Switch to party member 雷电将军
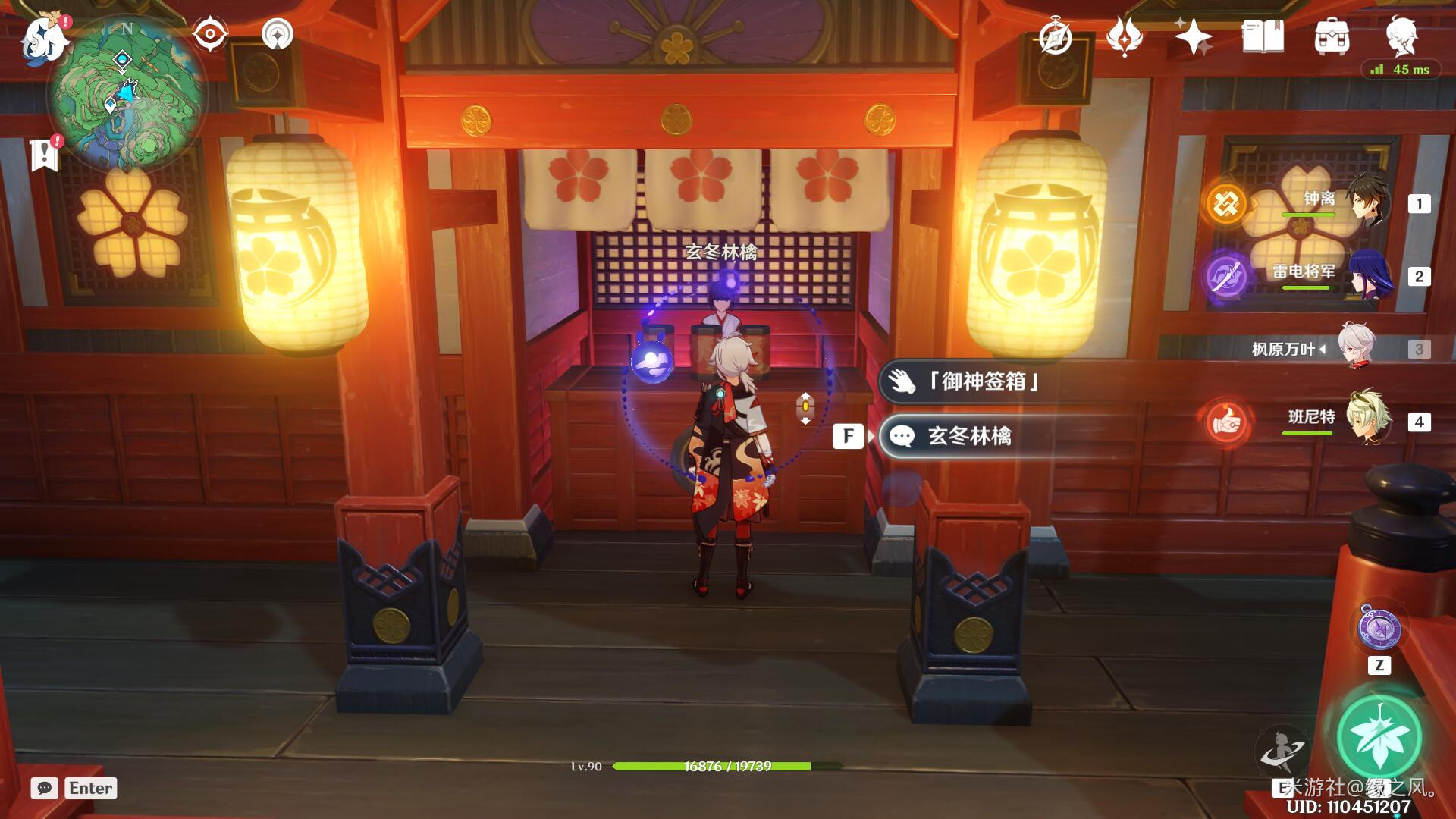 (1335, 275)
